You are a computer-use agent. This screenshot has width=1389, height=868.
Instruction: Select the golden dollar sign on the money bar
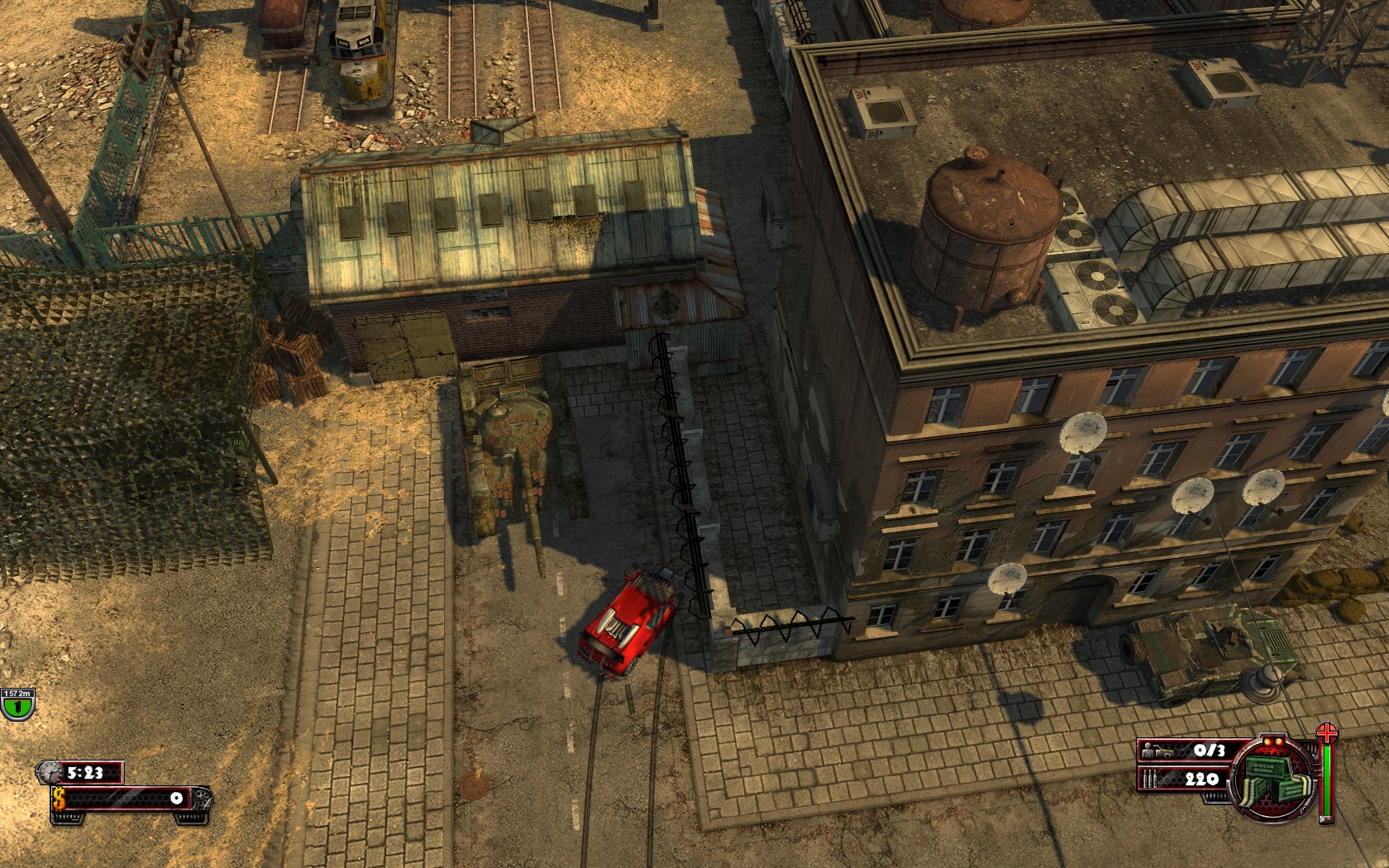[x=60, y=799]
